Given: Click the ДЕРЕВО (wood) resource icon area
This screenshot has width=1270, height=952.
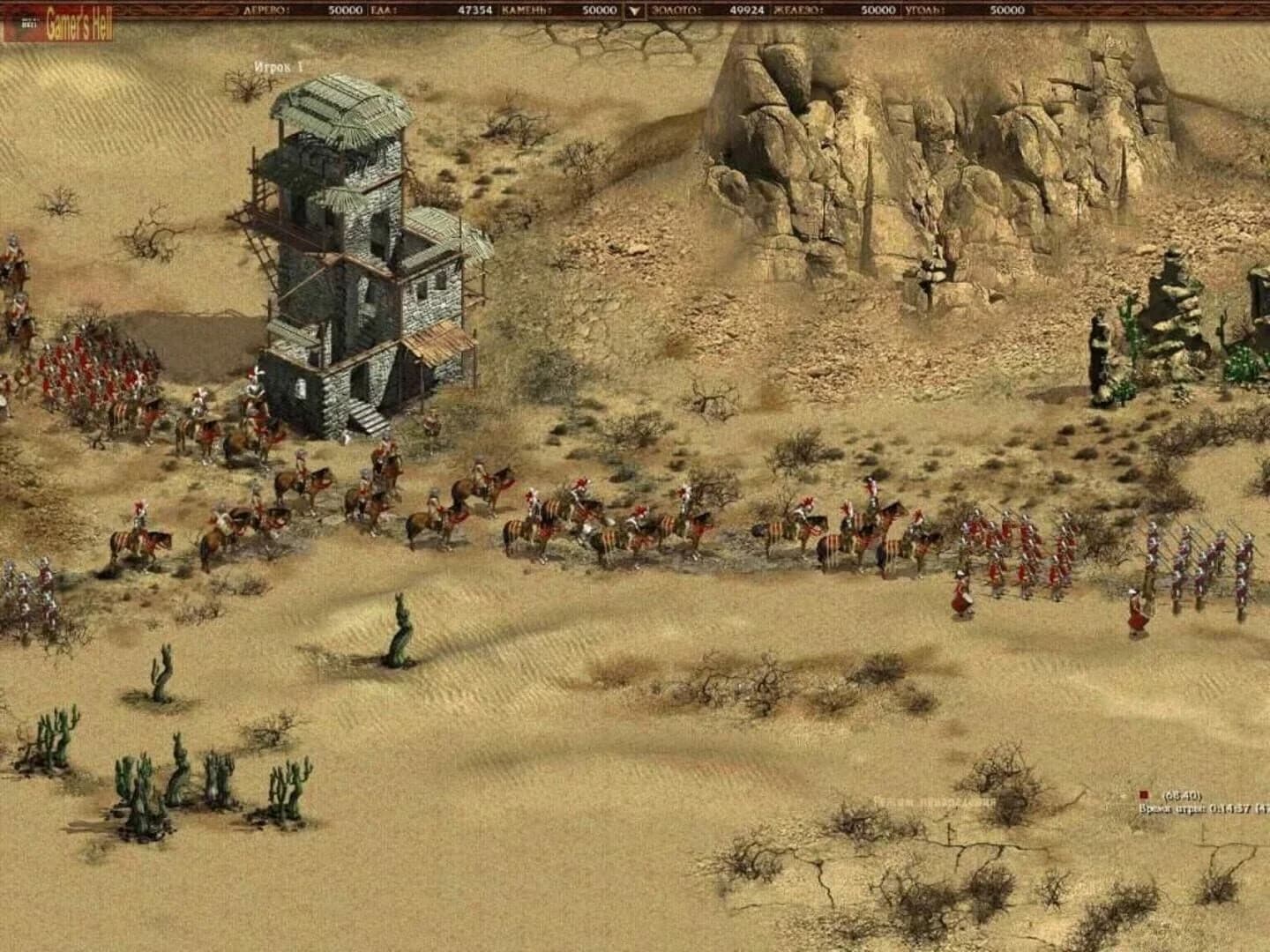Looking at the screenshot, I should click(x=265, y=11).
